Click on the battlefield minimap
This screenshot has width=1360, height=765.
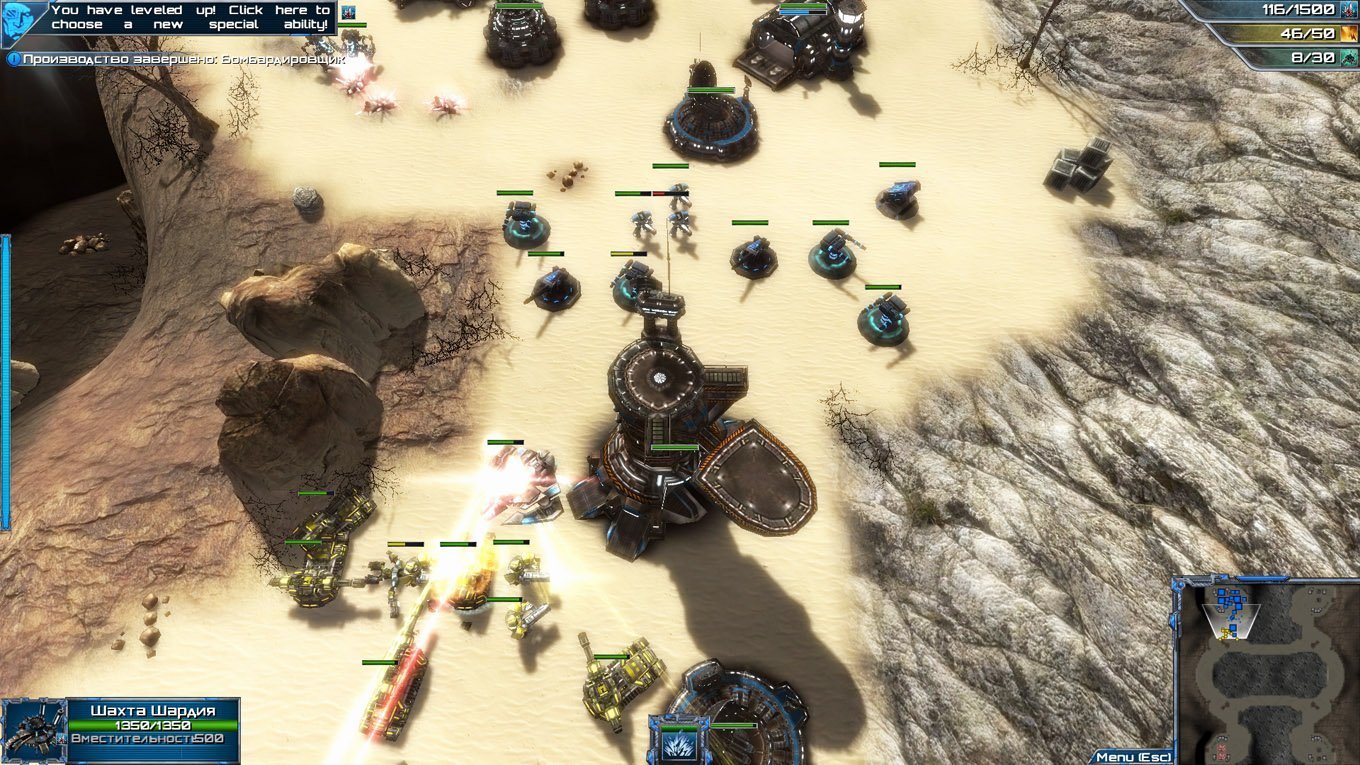1267,670
